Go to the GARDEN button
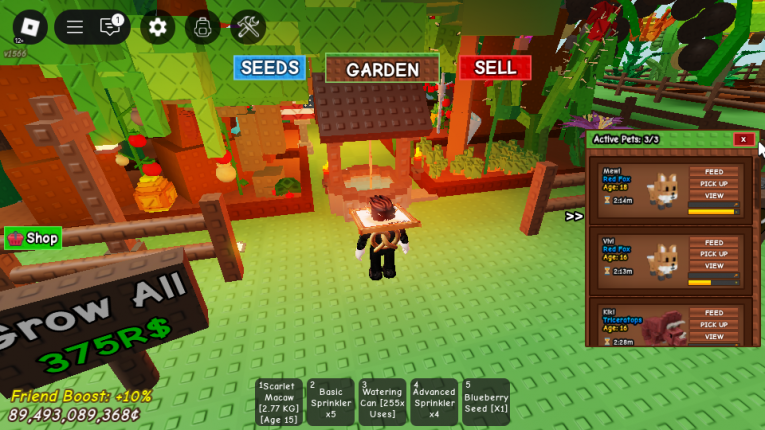The height and width of the screenshot is (430, 765). pos(382,69)
